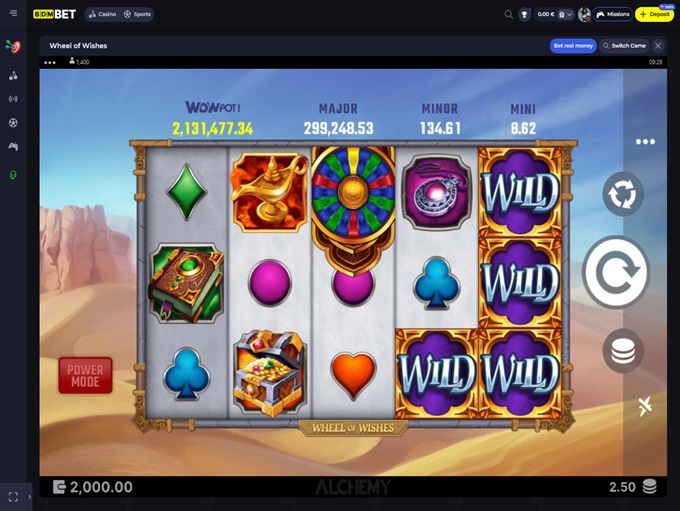
Task: Click the Bet real money button
Action: 573,46
